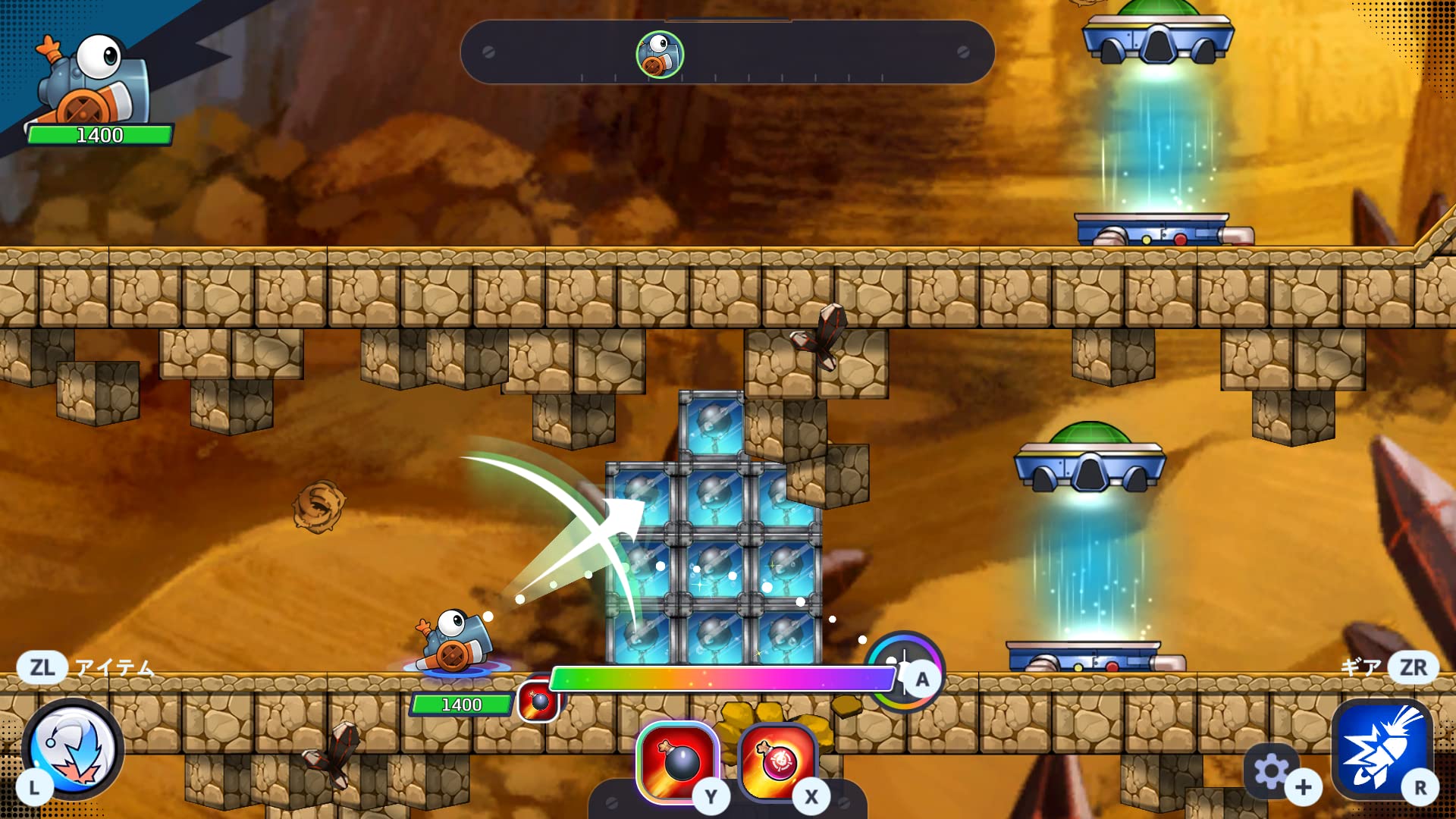Select the cannon marker on turn timeline

(x=660, y=55)
